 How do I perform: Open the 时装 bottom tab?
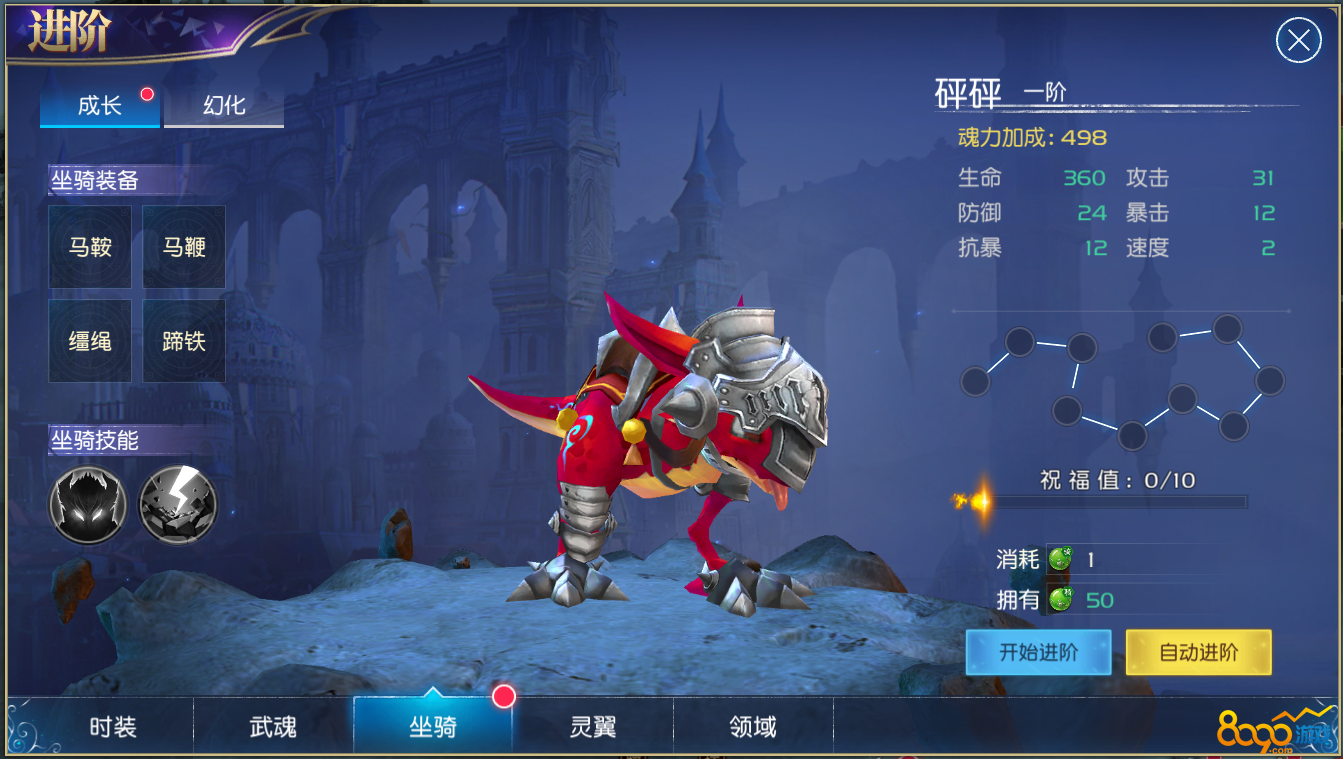coord(113,727)
